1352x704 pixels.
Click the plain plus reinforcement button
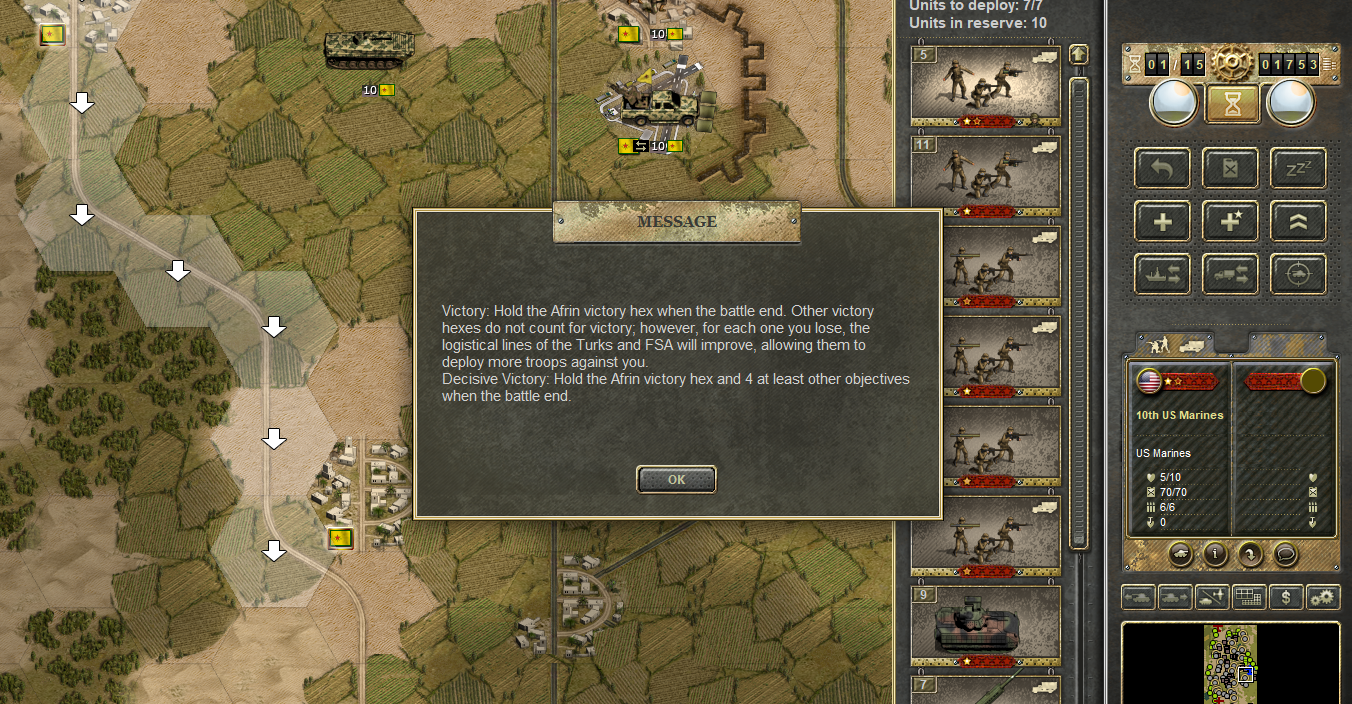pyautogui.click(x=1162, y=222)
